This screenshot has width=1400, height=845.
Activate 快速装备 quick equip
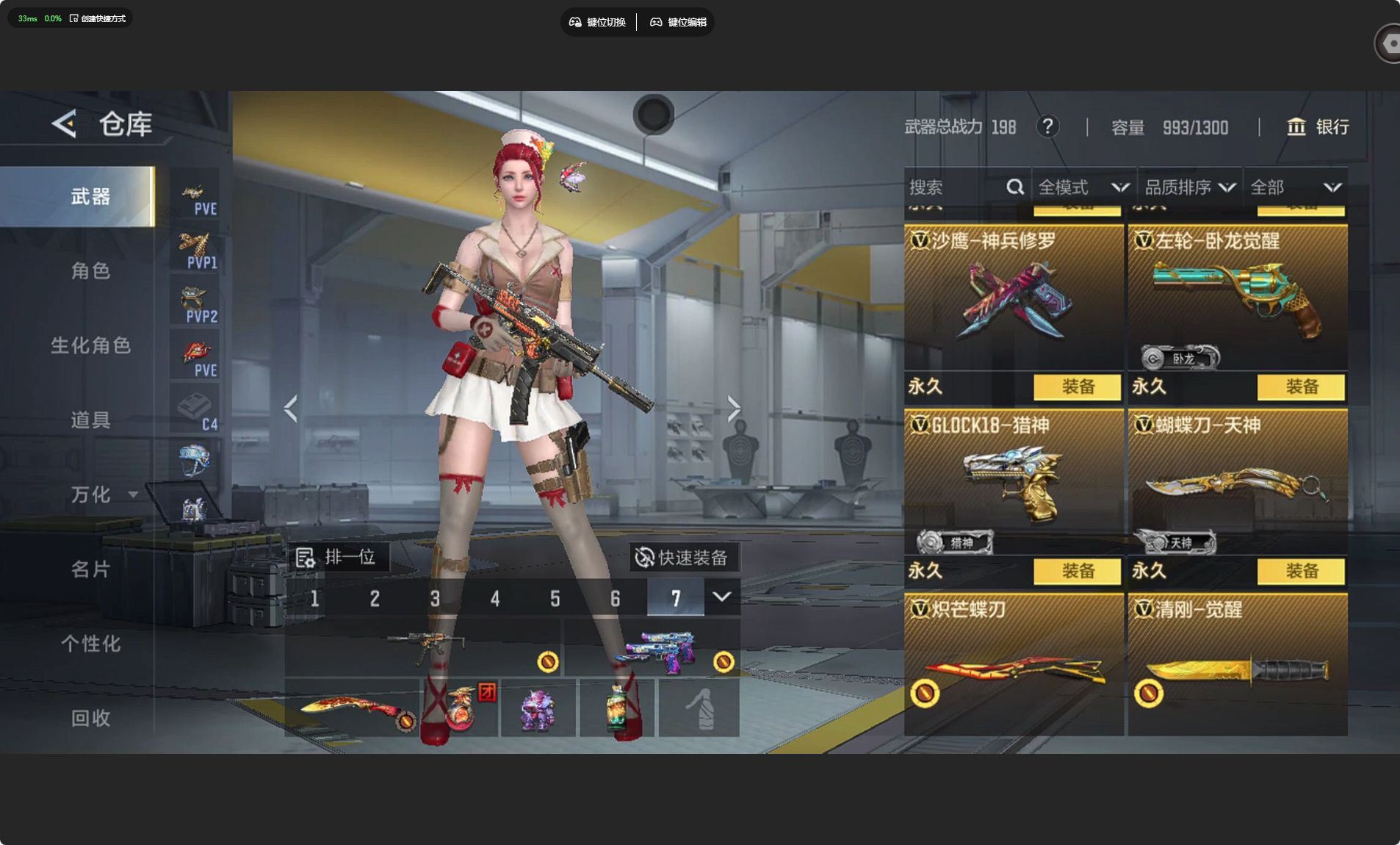point(682,558)
